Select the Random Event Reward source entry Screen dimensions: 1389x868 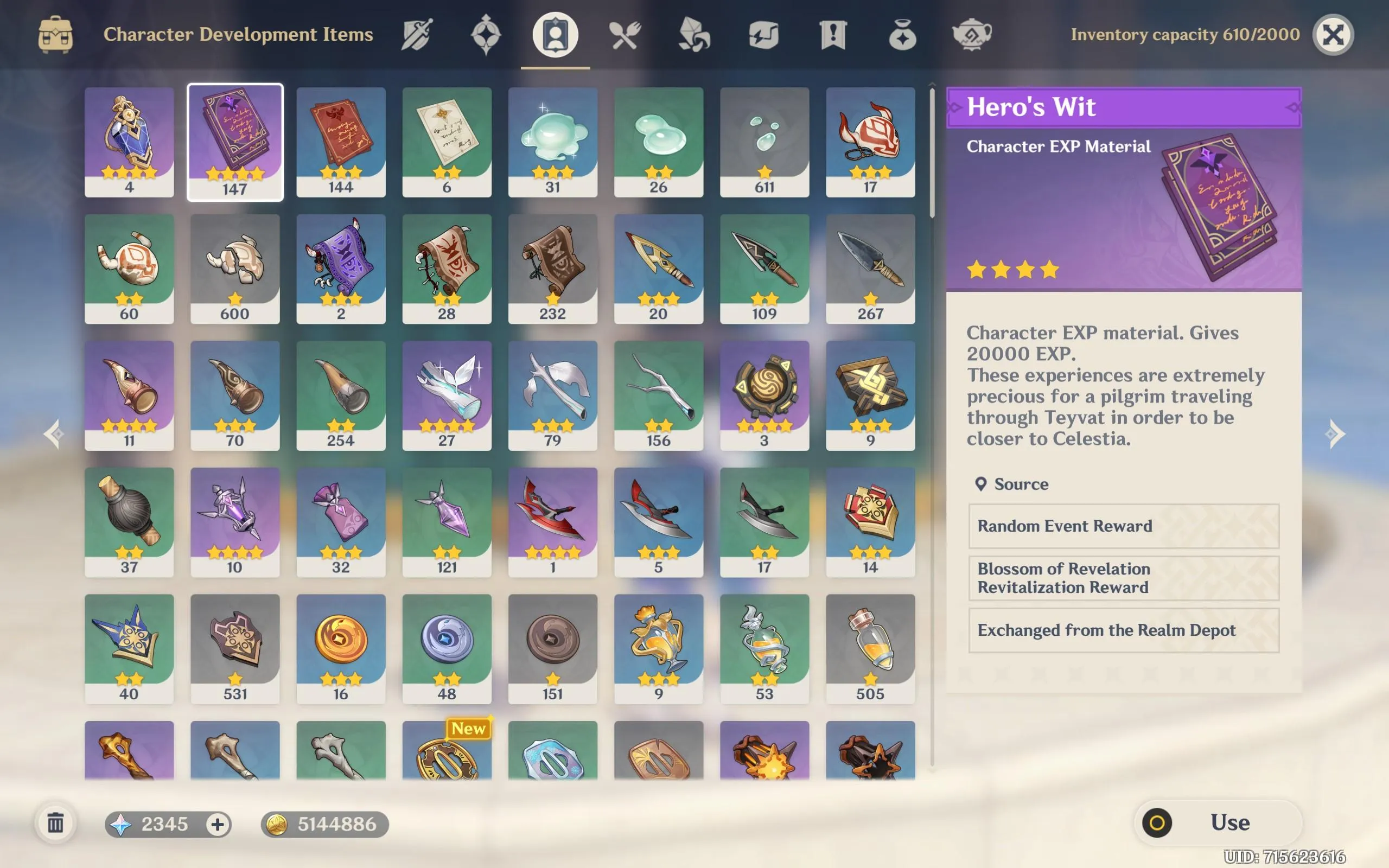[1123, 526]
